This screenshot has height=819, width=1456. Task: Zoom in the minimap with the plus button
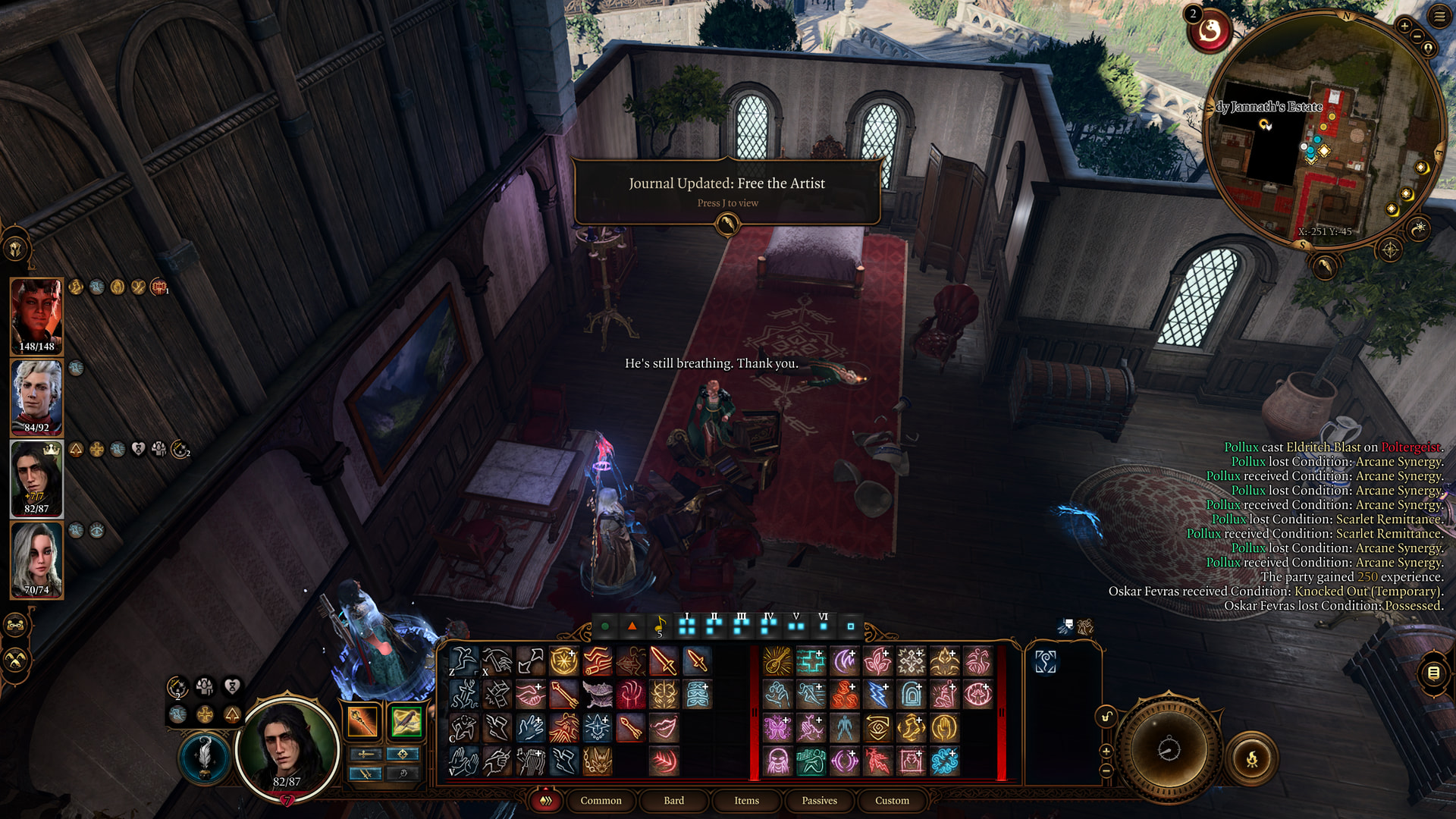[x=1404, y=26]
